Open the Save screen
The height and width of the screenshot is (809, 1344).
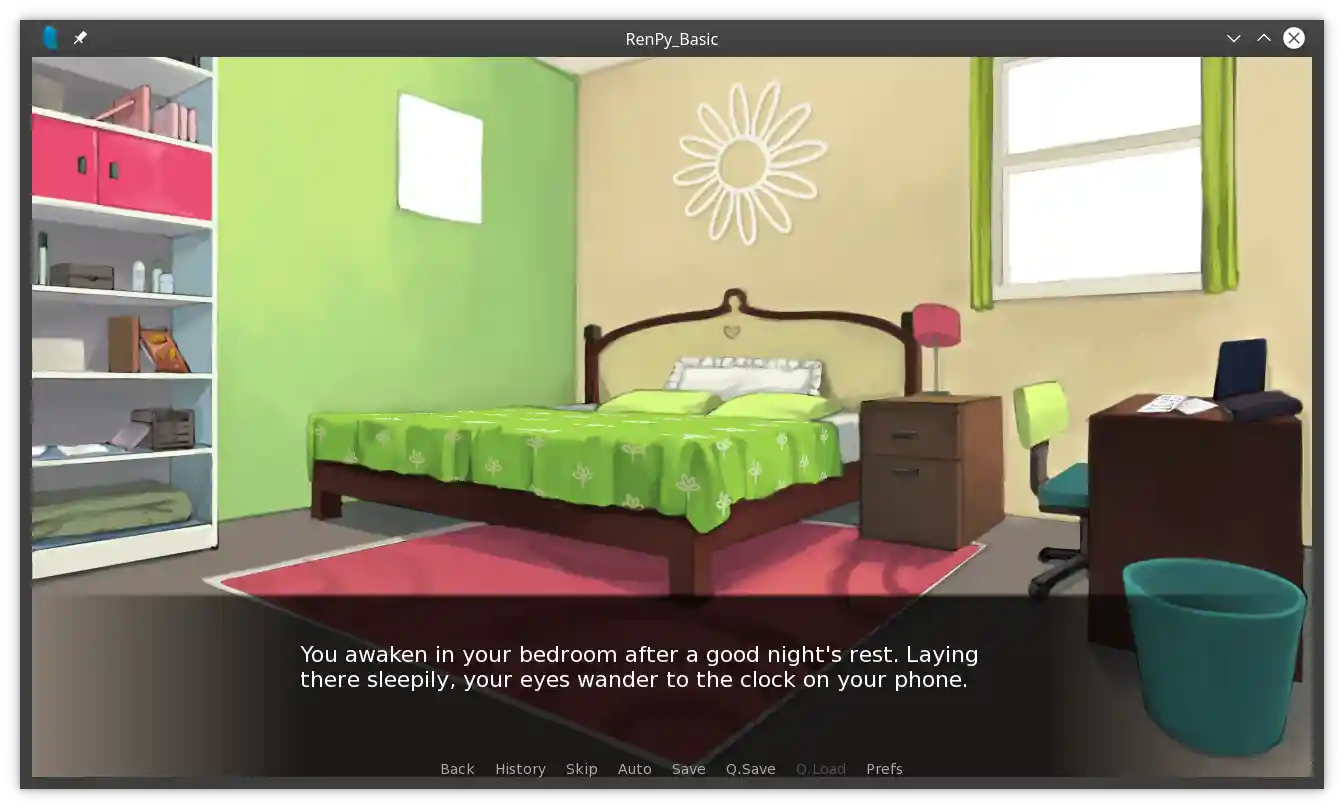coord(688,769)
